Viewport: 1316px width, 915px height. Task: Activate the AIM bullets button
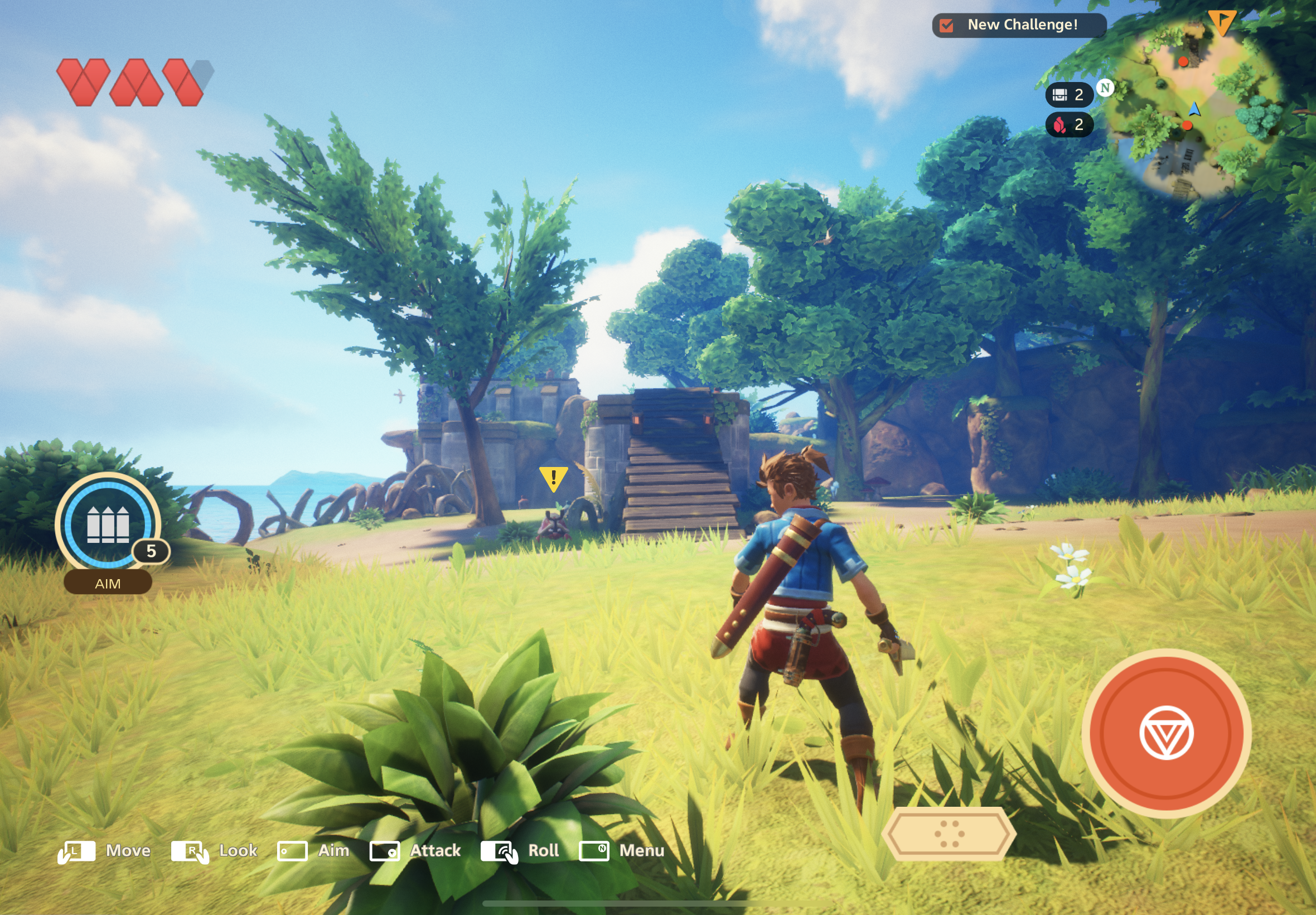tap(108, 526)
